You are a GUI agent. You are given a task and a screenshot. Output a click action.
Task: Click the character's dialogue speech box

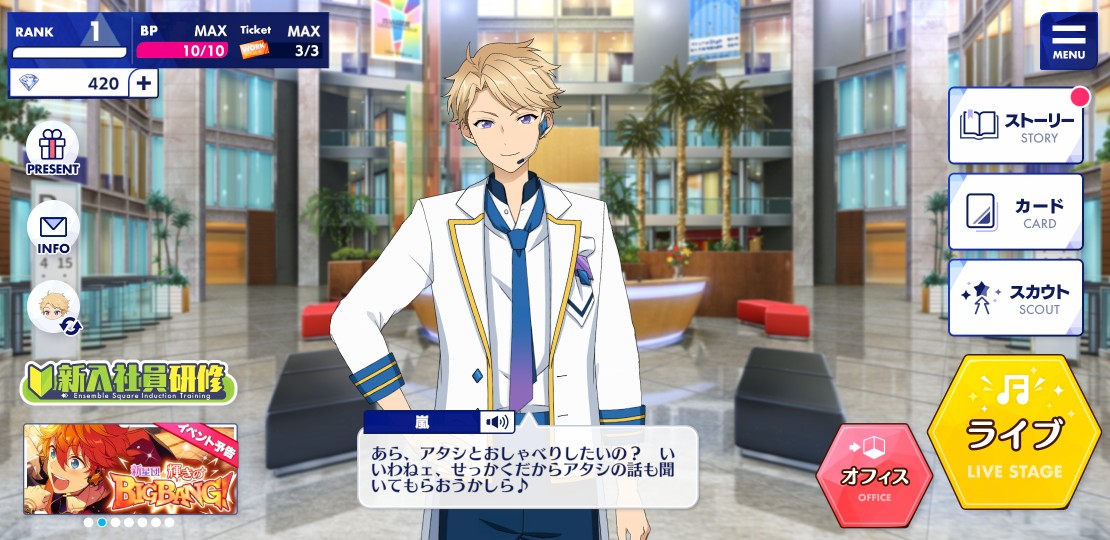(x=527, y=468)
